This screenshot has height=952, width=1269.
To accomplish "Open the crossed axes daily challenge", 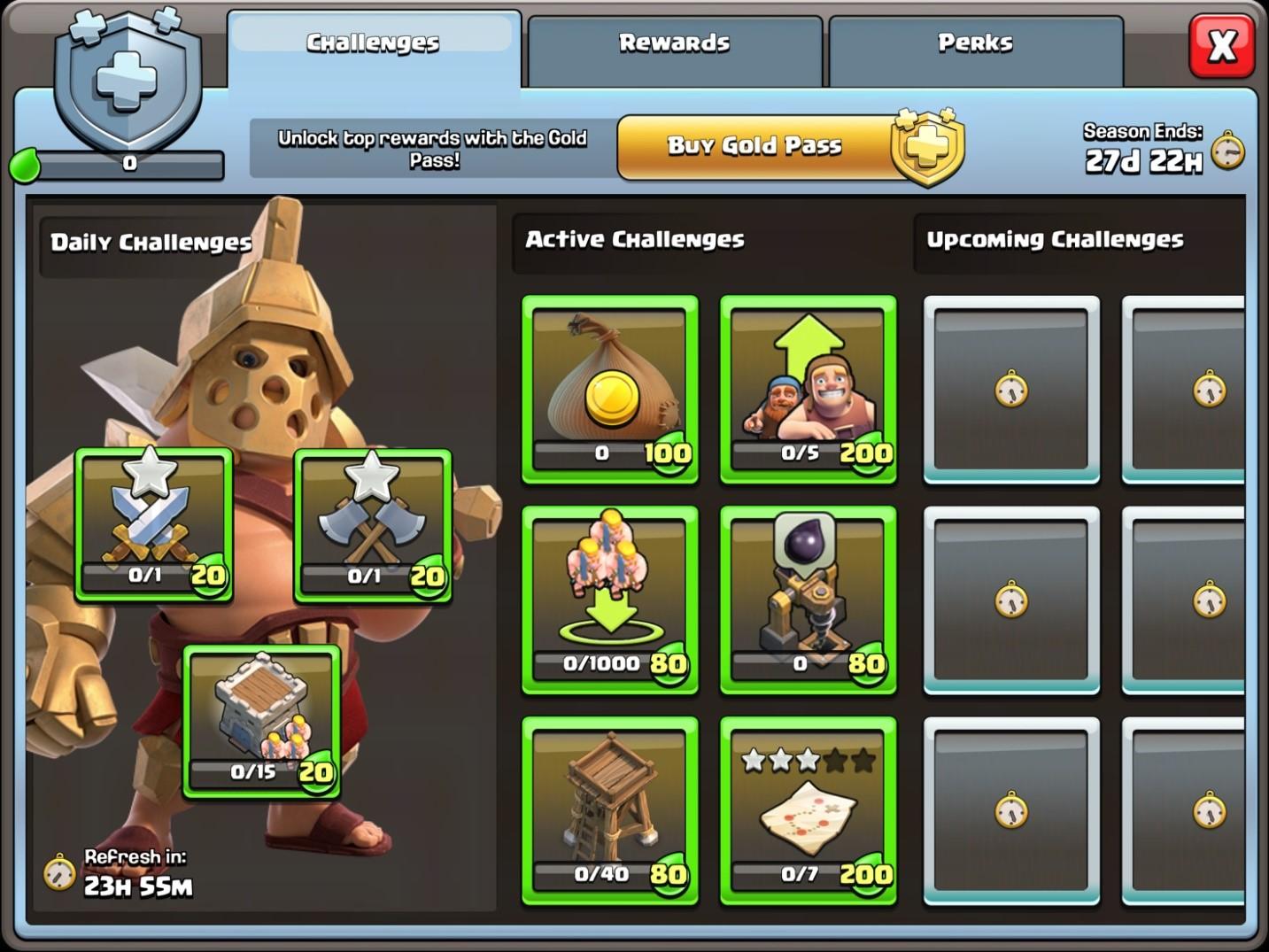I will click(x=373, y=524).
